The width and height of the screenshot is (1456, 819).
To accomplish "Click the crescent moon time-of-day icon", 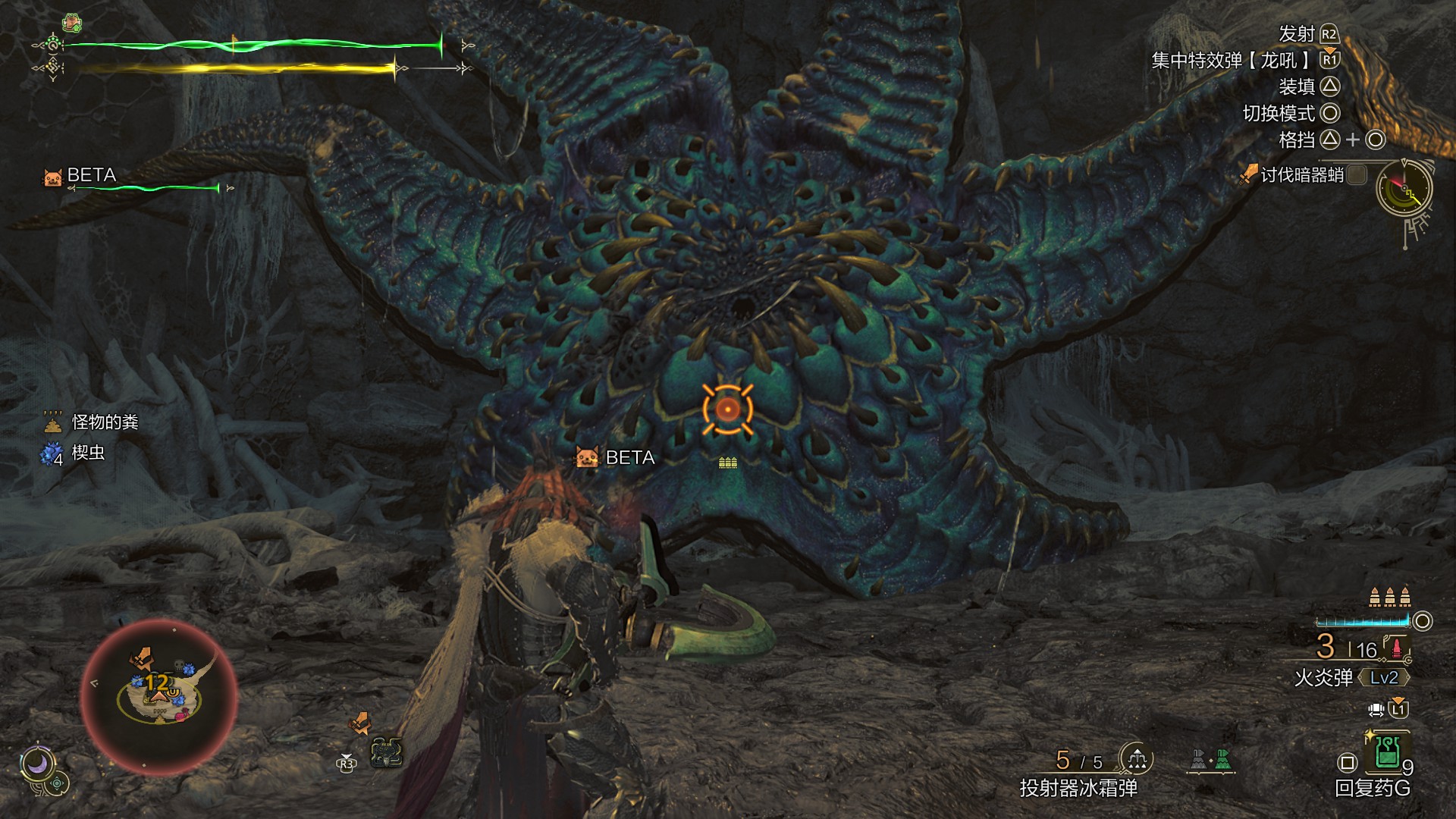I will pos(36,764).
